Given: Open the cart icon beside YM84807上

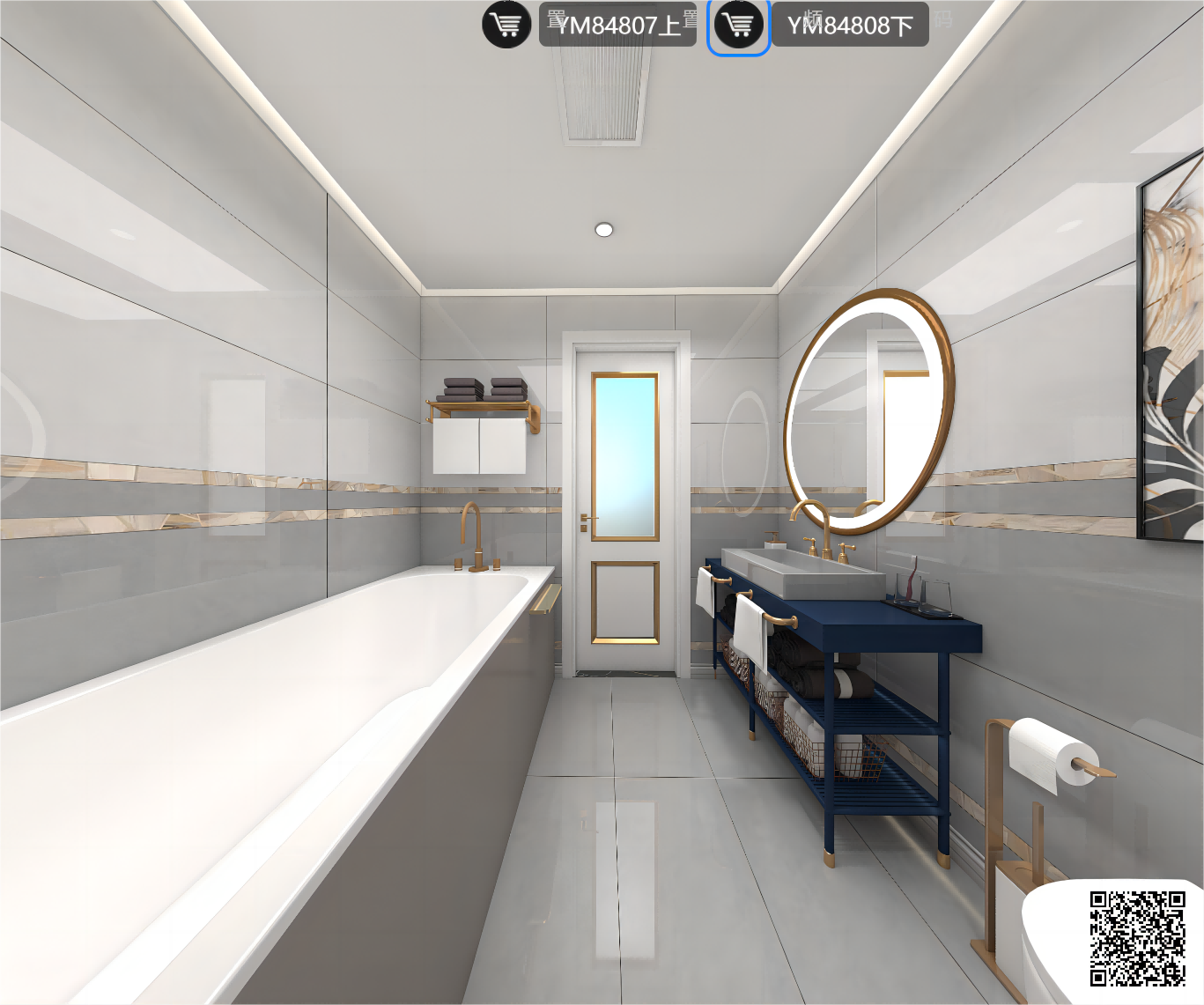Looking at the screenshot, I should [506, 25].
